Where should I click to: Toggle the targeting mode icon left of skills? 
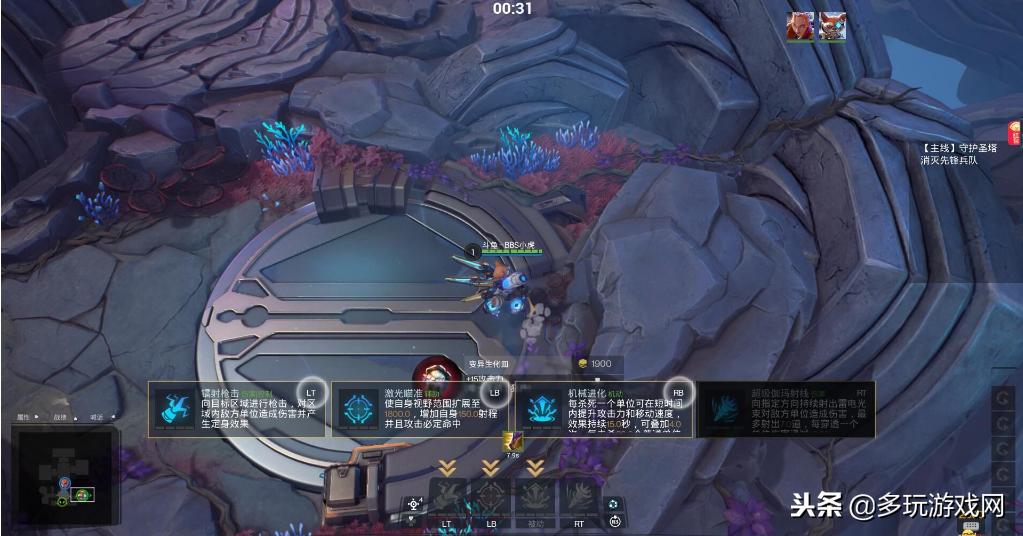[x=413, y=505]
